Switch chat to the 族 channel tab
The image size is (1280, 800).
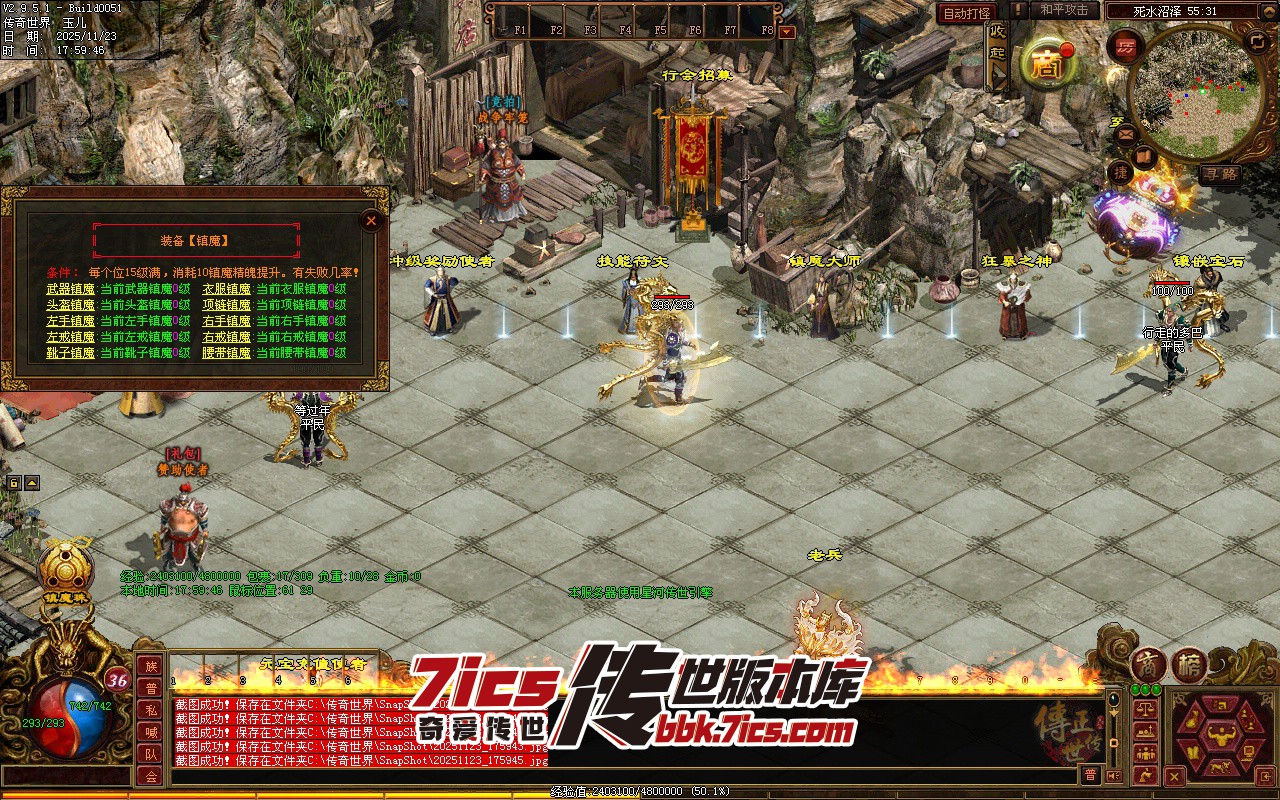coord(150,666)
